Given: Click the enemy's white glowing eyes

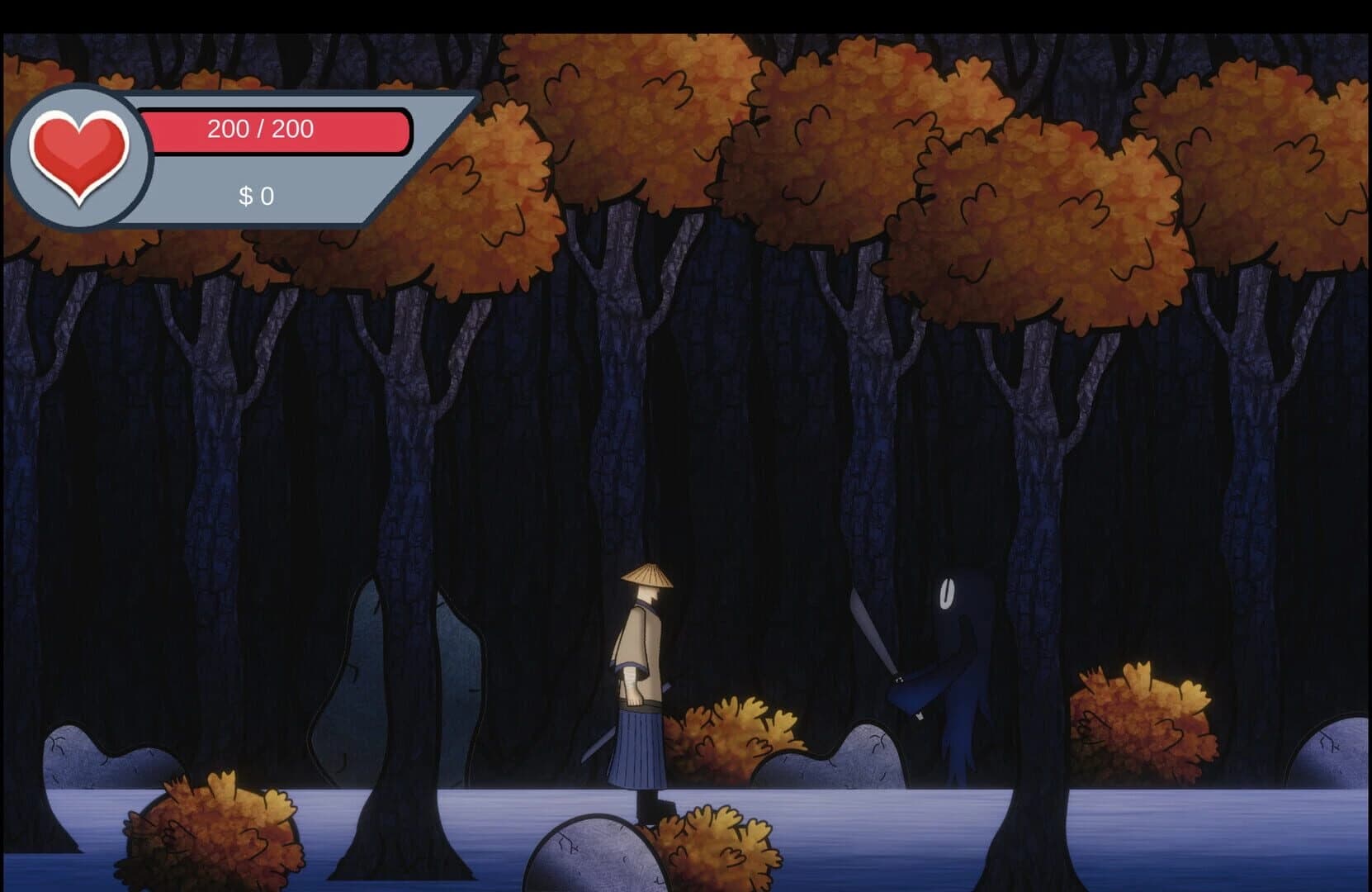Looking at the screenshot, I should pyautogui.click(x=947, y=592).
